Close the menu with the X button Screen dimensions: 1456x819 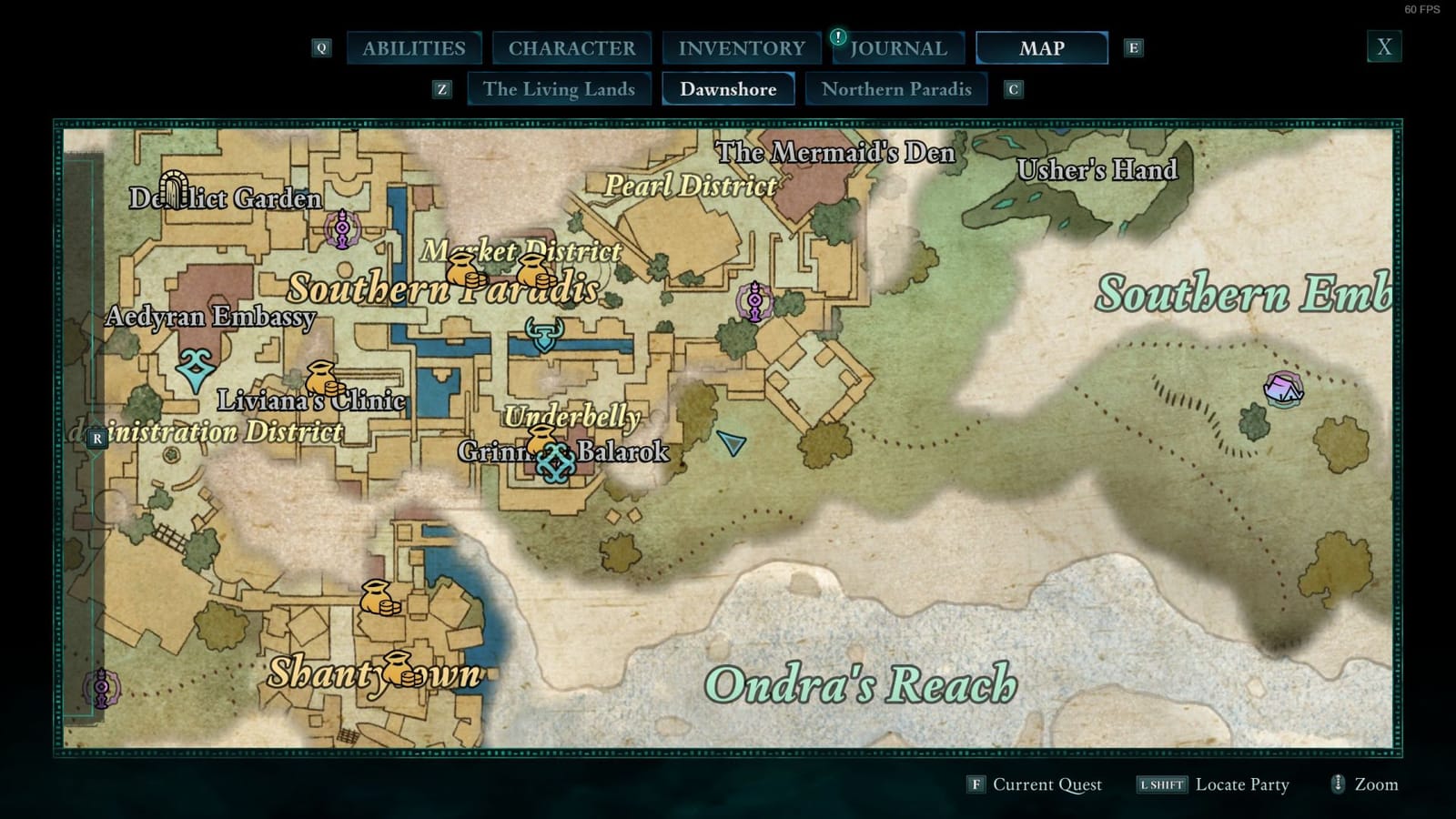(1384, 47)
